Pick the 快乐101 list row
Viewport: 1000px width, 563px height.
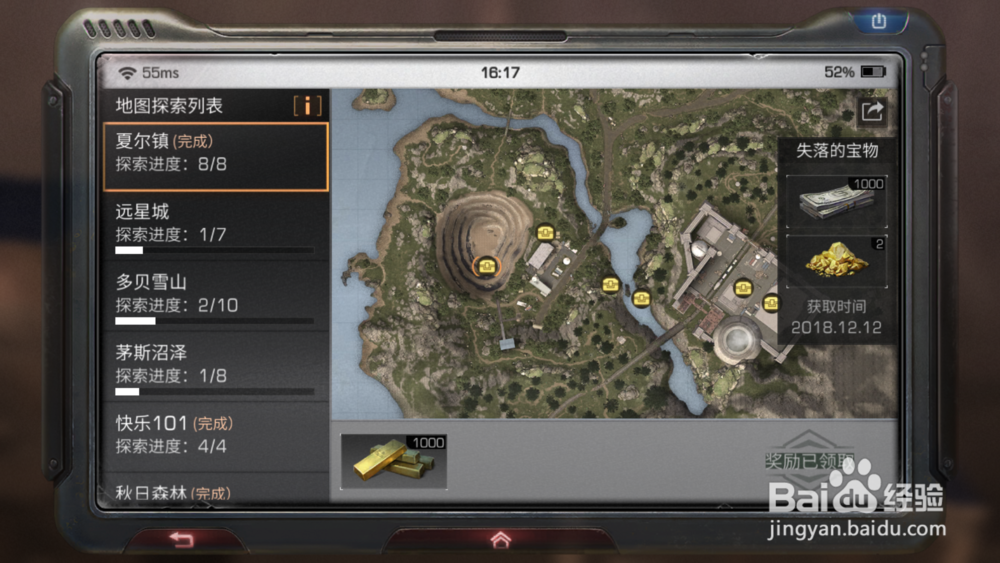[215, 436]
